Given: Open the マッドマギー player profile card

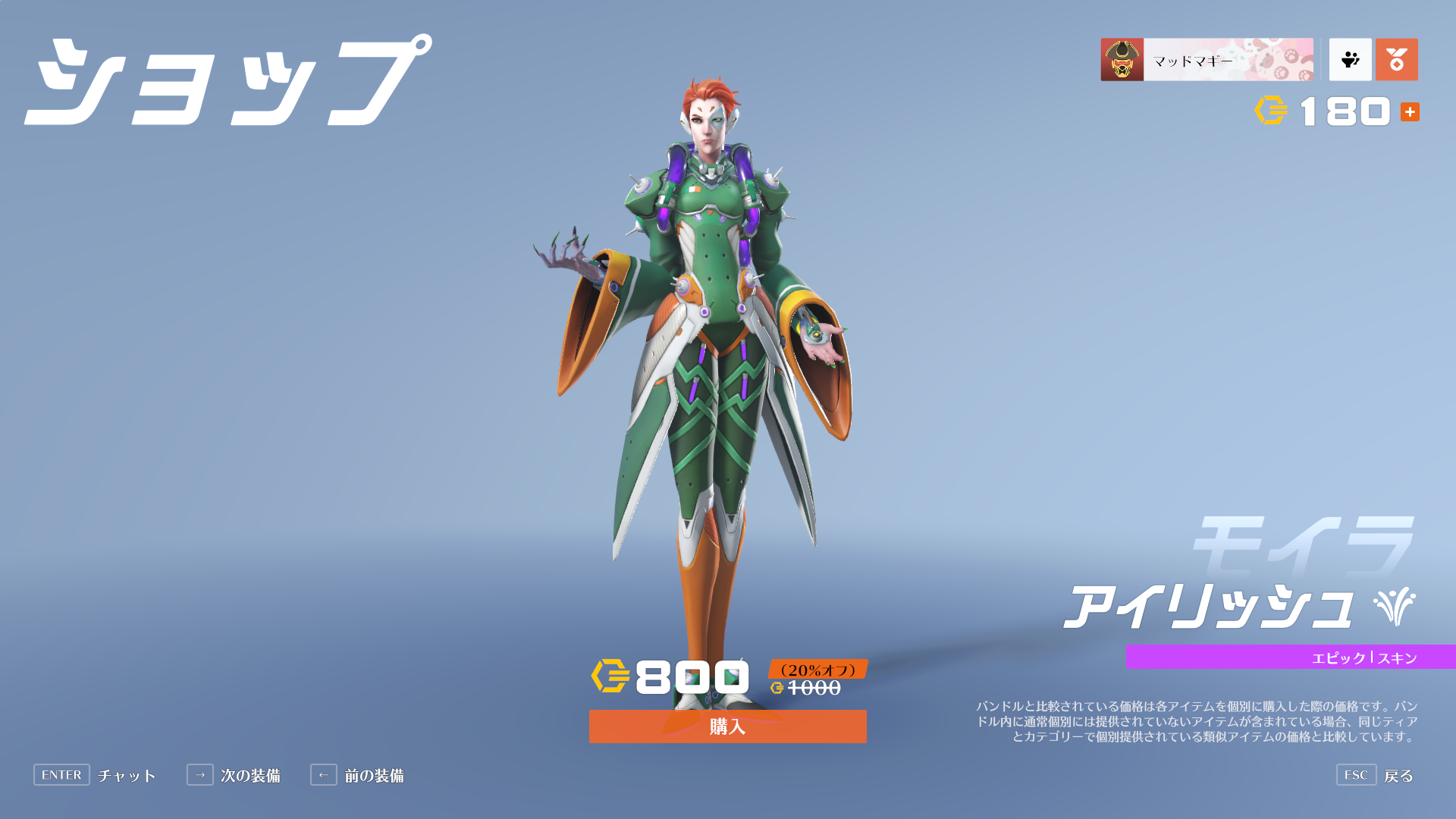Looking at the screenshot, I should (1207, 60).
